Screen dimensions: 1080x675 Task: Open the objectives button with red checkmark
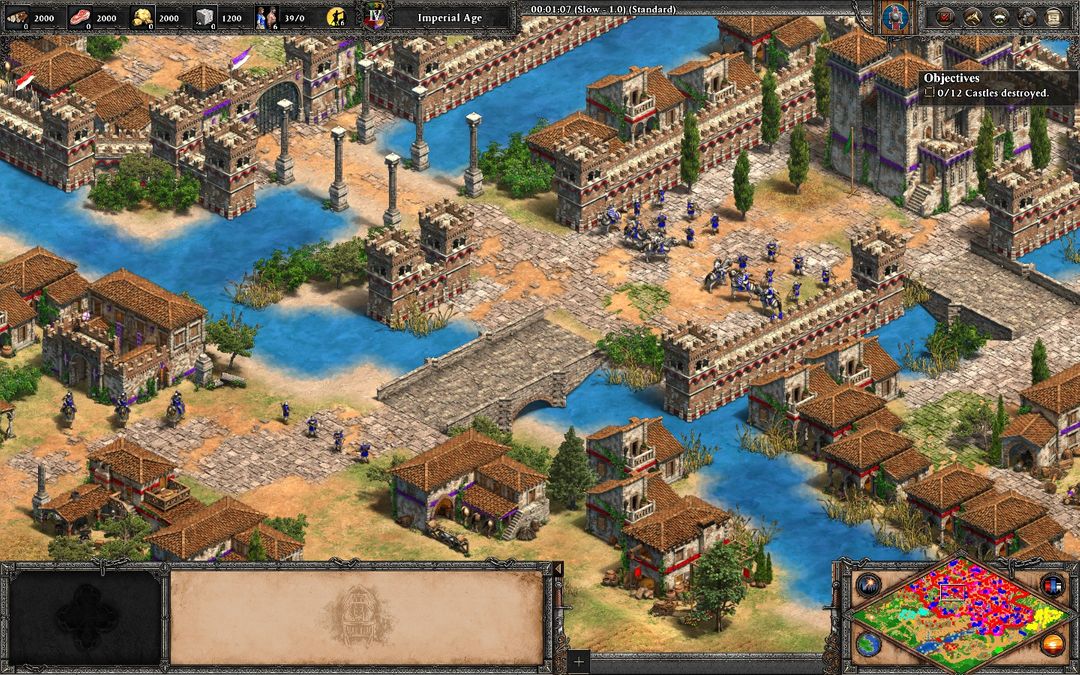pos(945,16)
